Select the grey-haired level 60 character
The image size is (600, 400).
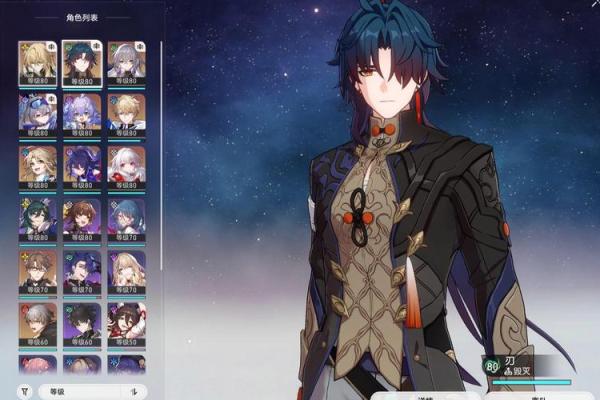(x=36, y=321)
